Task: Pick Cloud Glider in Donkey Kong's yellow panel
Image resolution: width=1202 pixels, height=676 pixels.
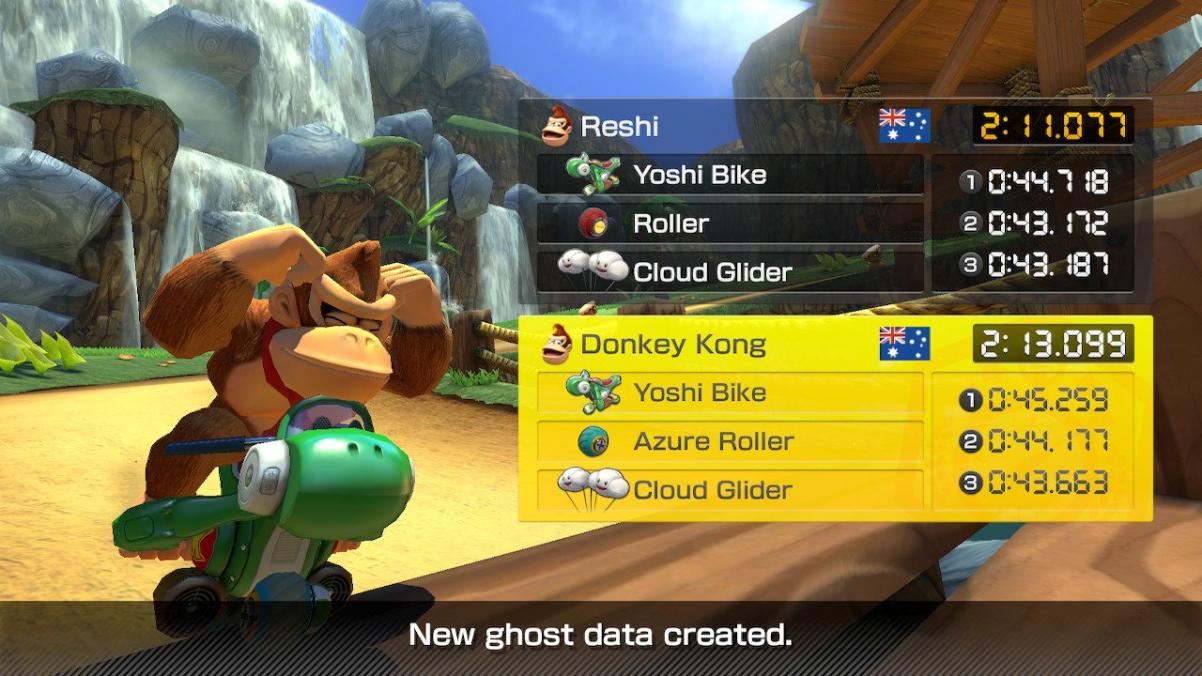Action: 729,489
